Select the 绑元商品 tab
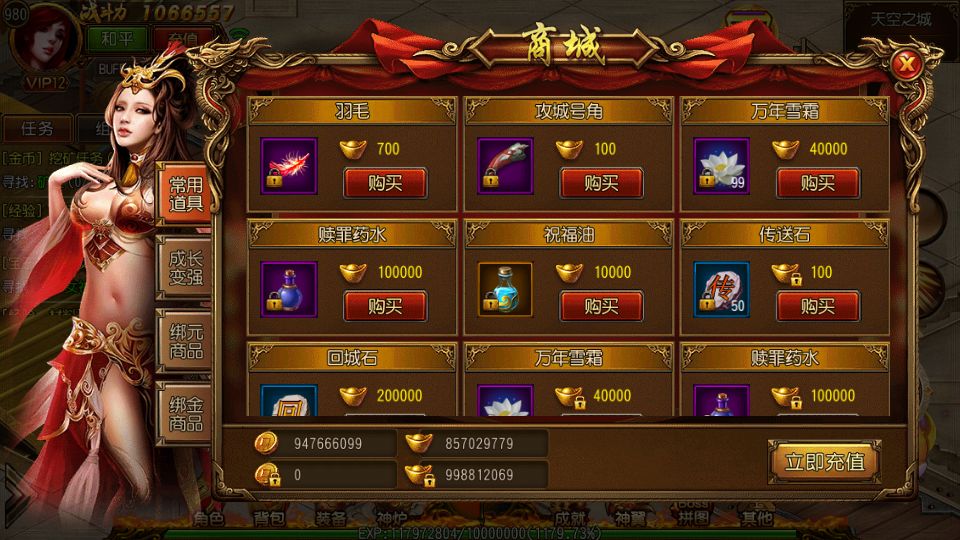The width and height of the screenshot is (960, 540). coord(185,338)
